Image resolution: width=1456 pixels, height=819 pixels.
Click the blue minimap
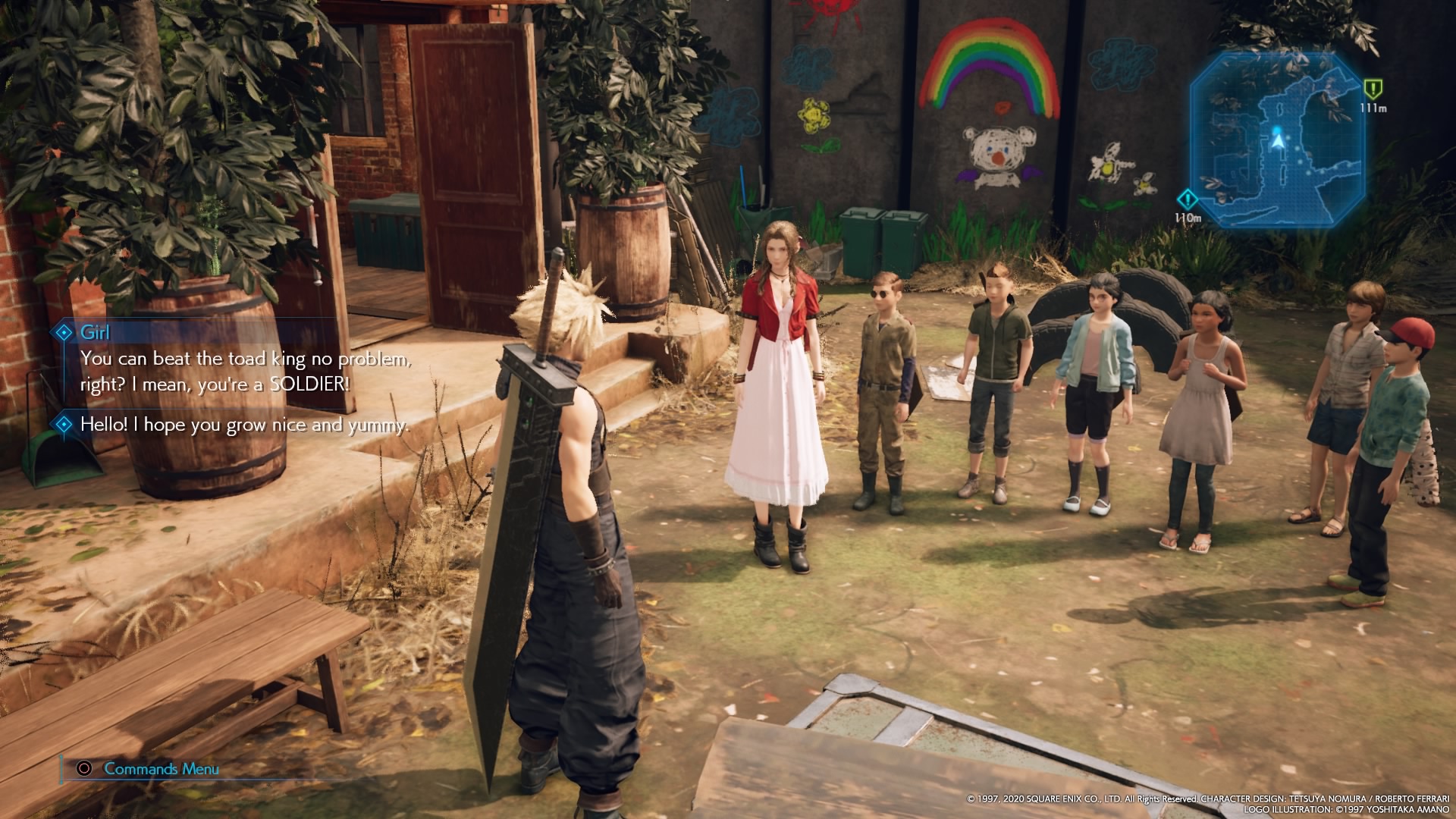1278,140
